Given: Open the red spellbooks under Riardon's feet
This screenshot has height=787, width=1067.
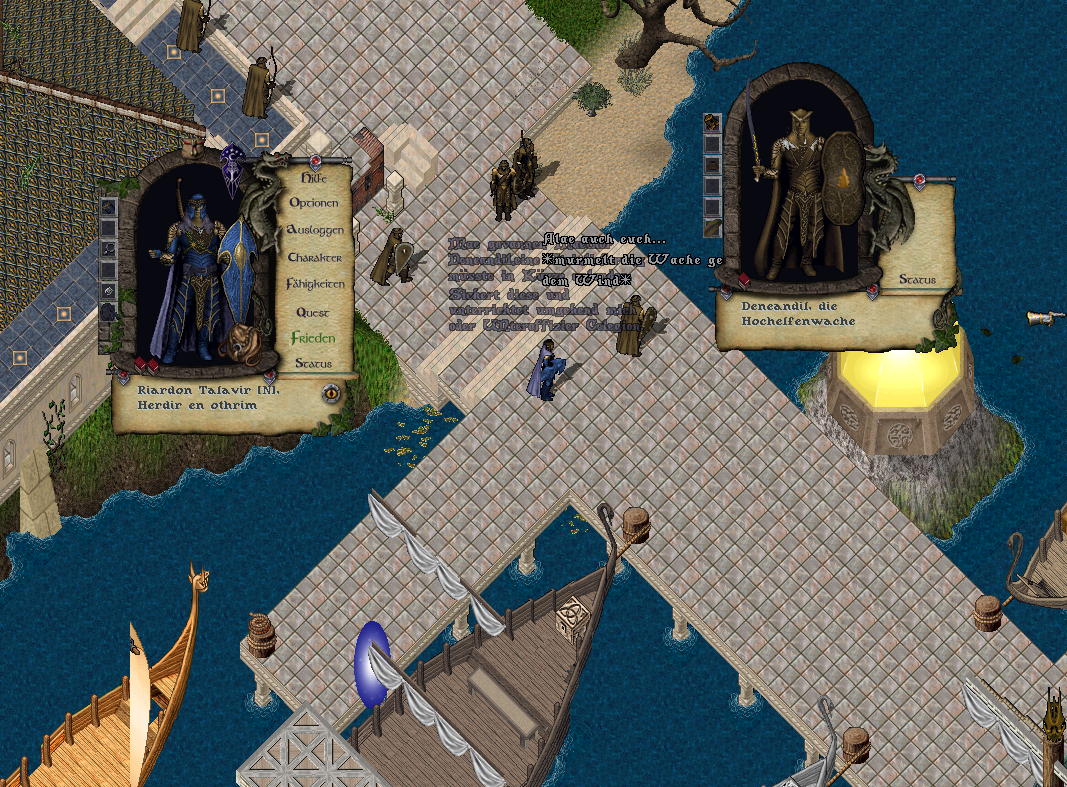Looking at the screenshot, I should pos(147,364).
